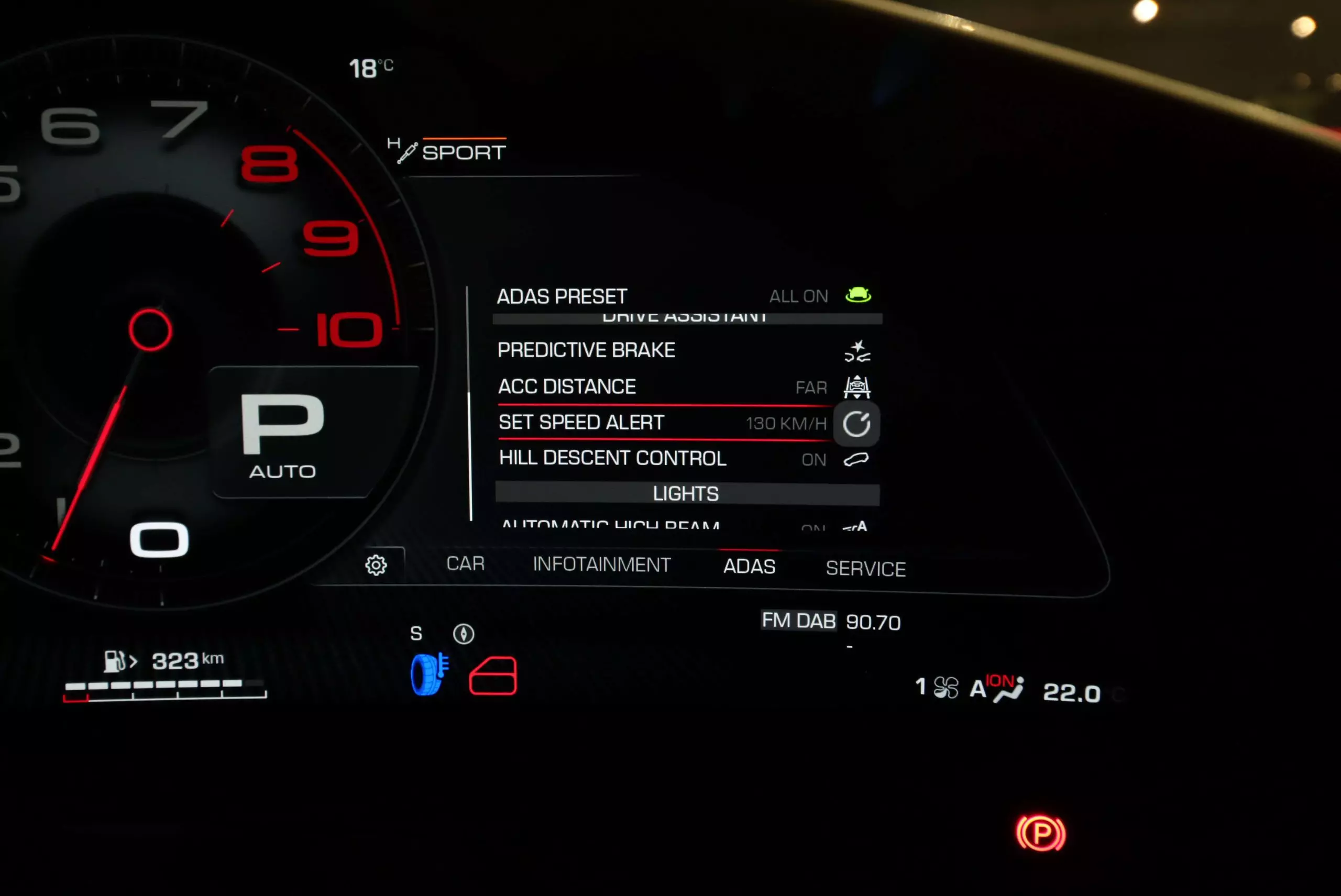This screenshot has height=896, width=1341.
Task: Switch to the CAR tab
Action: 465,563
